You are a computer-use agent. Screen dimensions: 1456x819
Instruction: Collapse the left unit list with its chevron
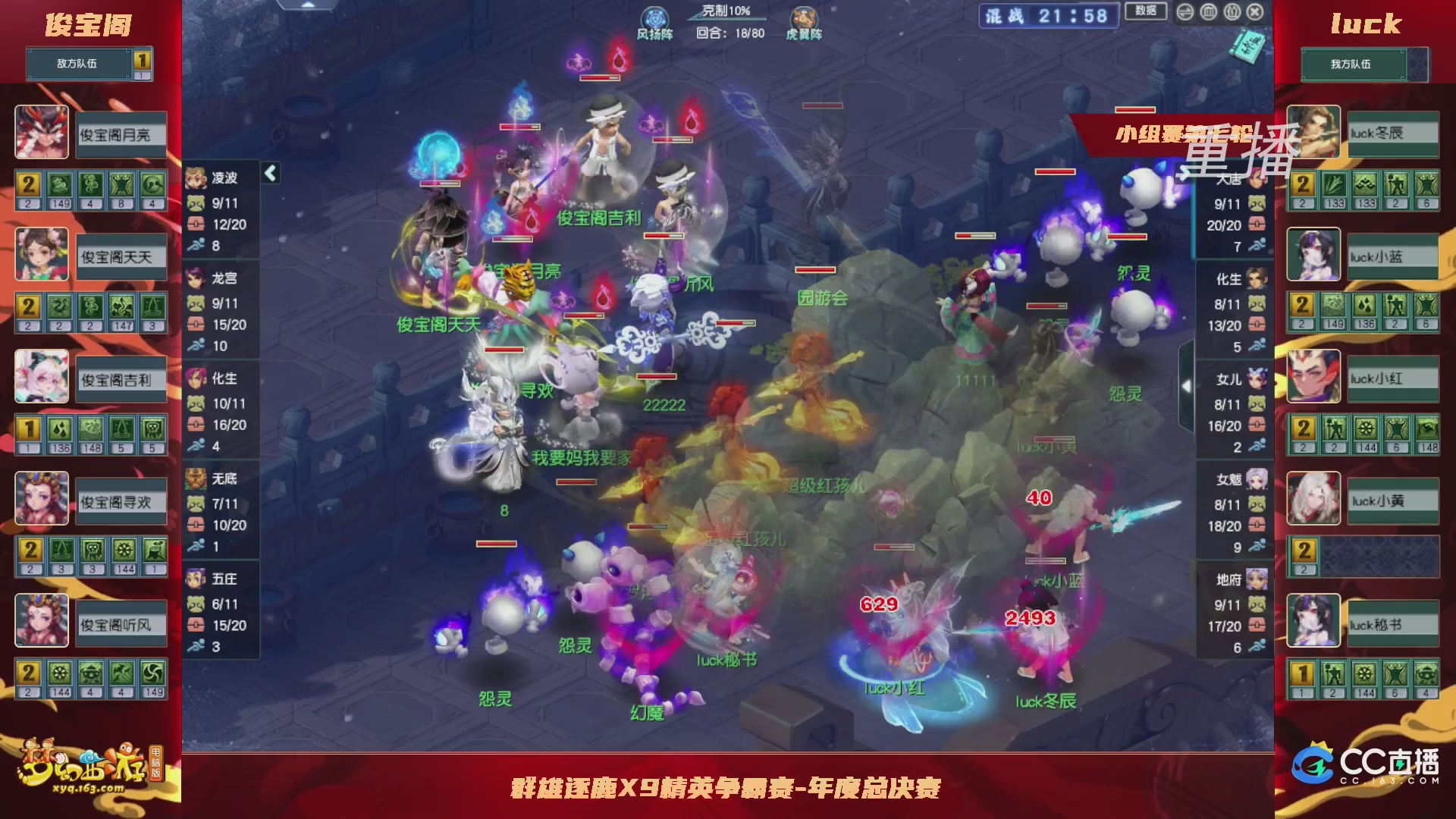coord(269,173)
